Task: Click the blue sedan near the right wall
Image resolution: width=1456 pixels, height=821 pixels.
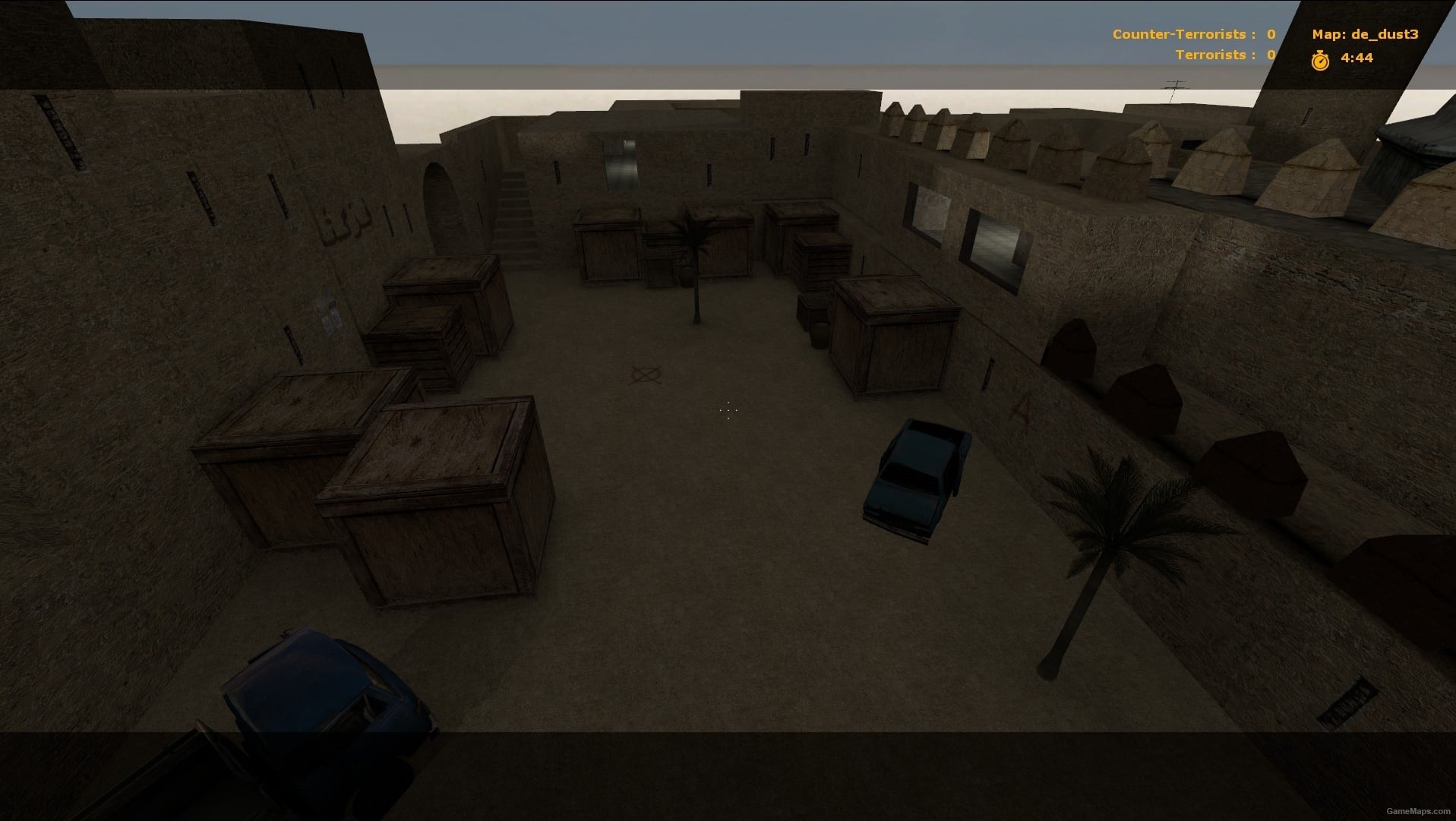Action: click(x=915, y=475)
